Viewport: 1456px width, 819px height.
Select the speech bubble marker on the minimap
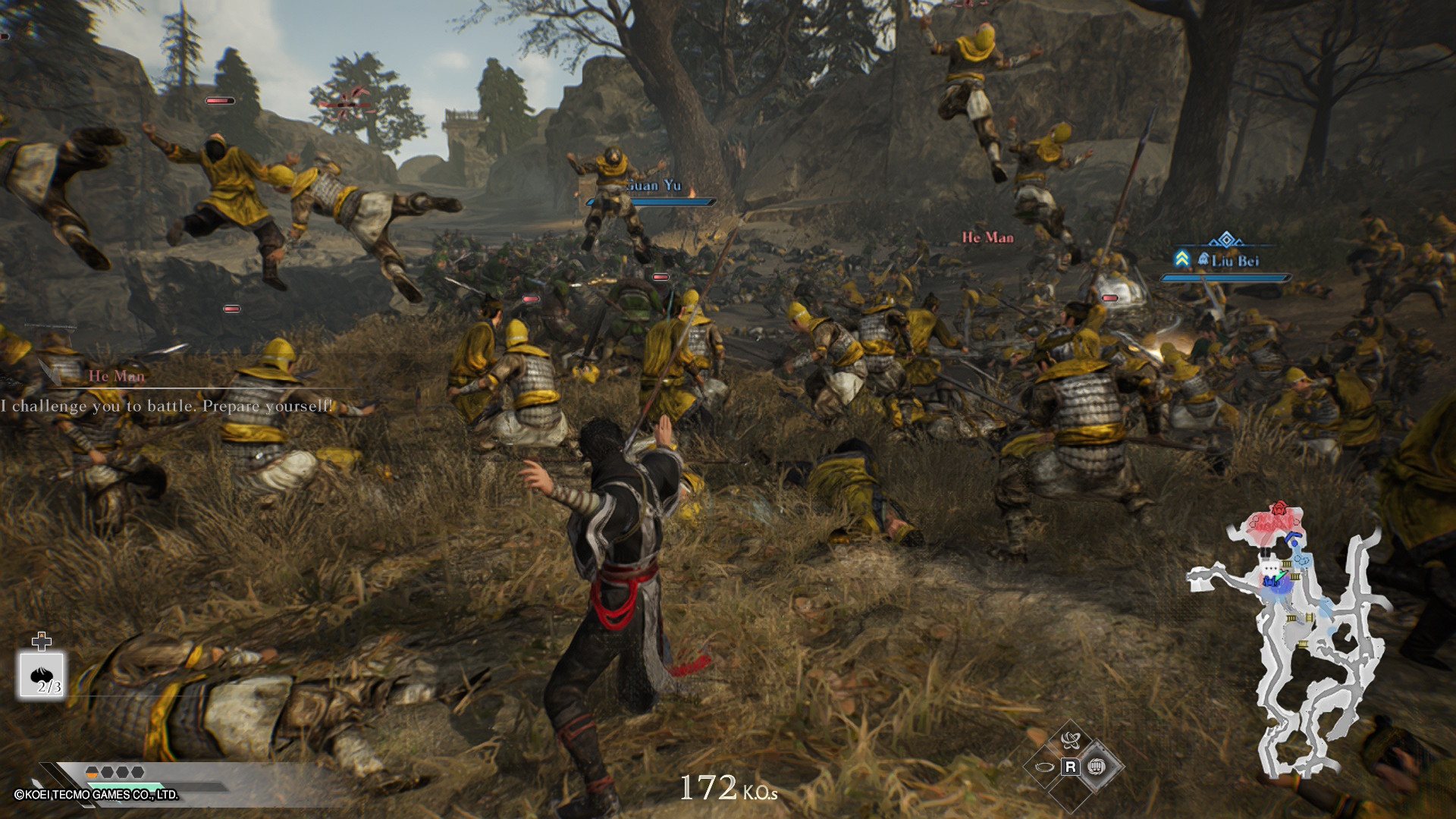[1271, 566]
